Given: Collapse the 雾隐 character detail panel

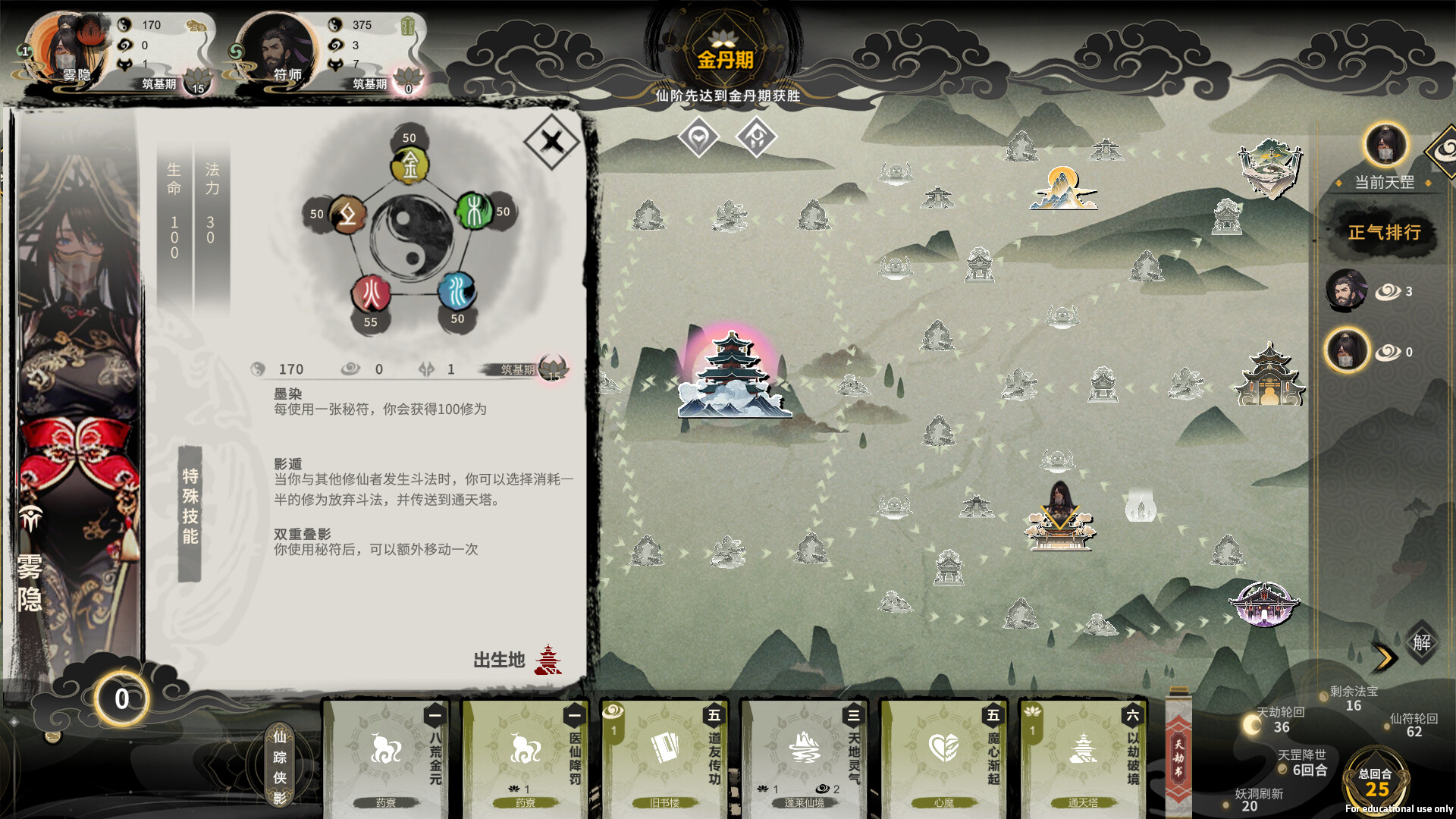Looking at the screenshot, I should [553, 143].
